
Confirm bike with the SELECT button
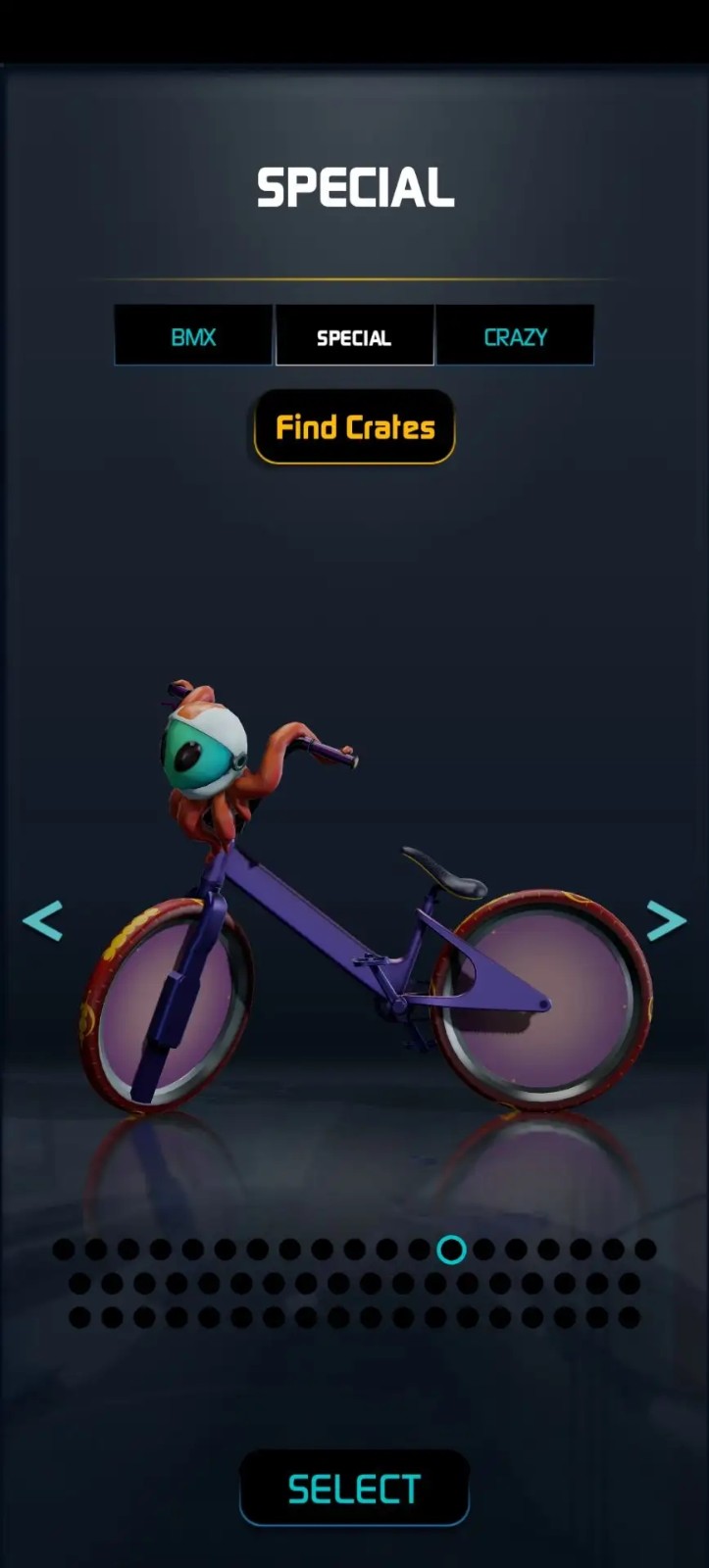354,1489
